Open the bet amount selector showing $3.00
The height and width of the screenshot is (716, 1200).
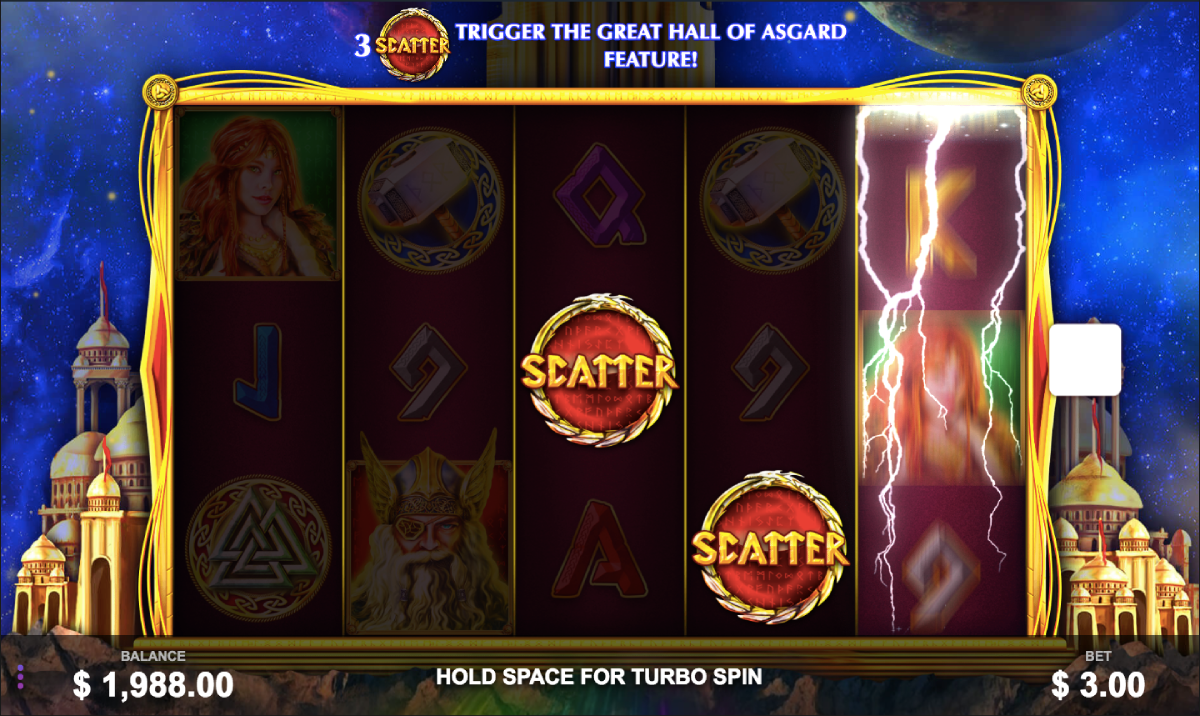click(1097, 684)
